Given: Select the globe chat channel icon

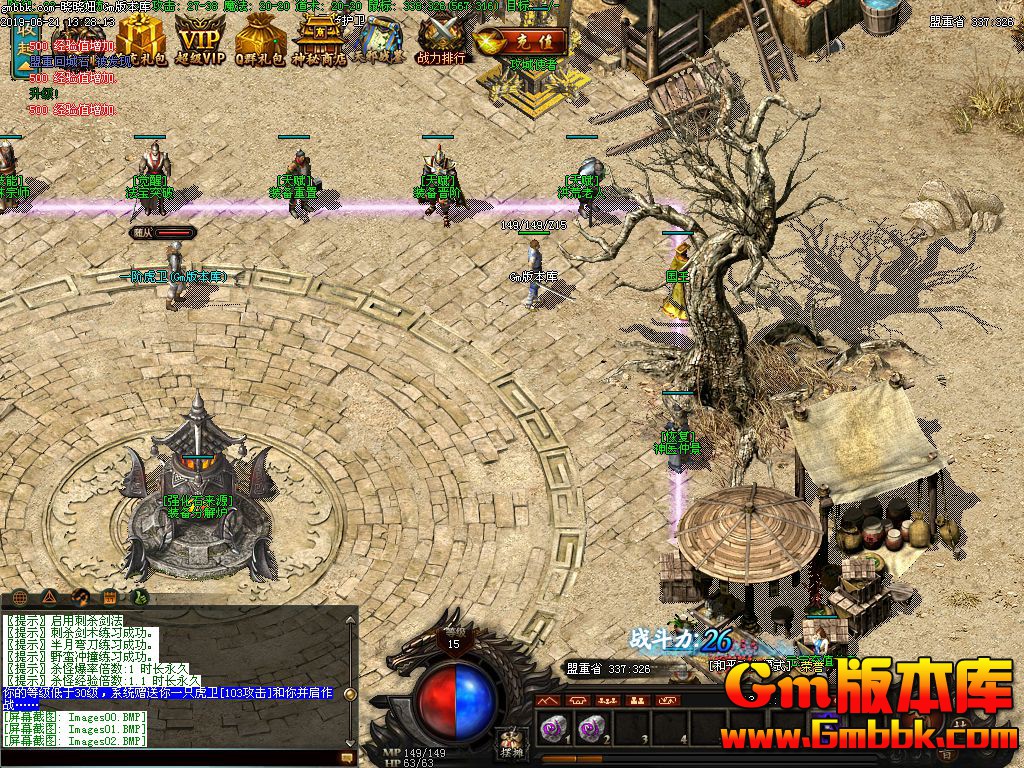Looking at the screenshot, I should (x=21, y=597).
